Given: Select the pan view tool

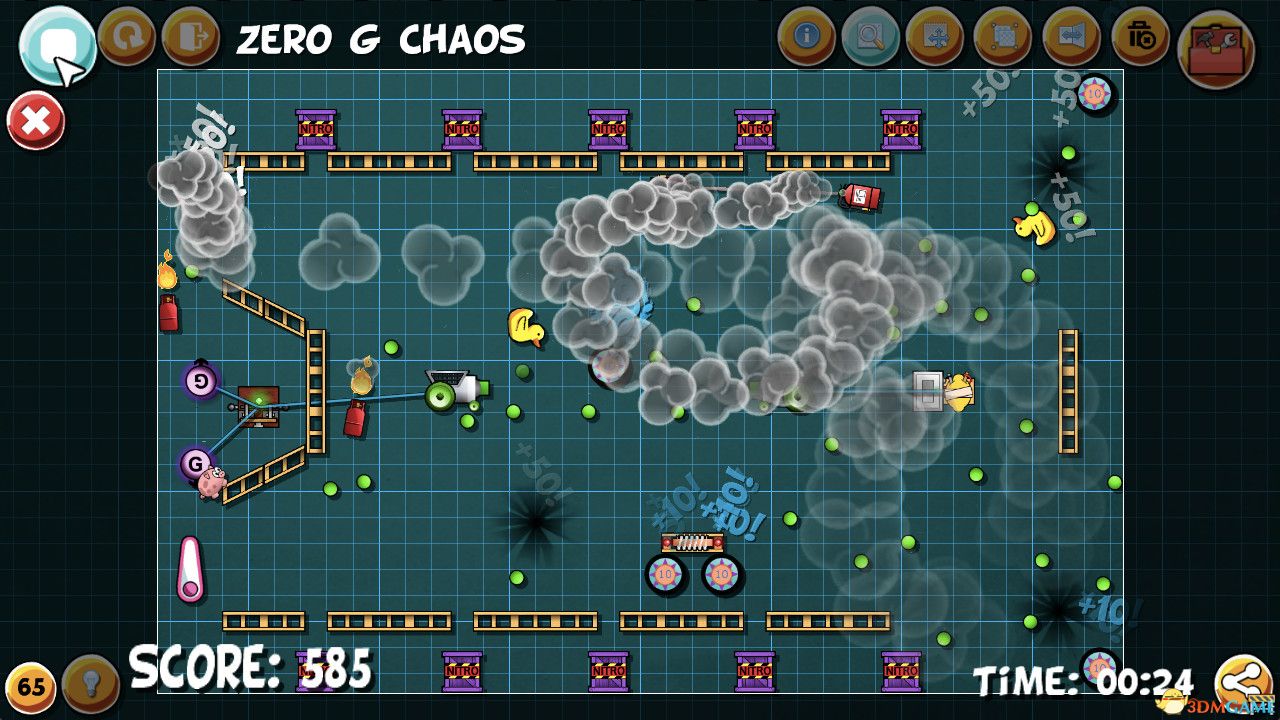Looking at the screenshot, I should point(937,36).
